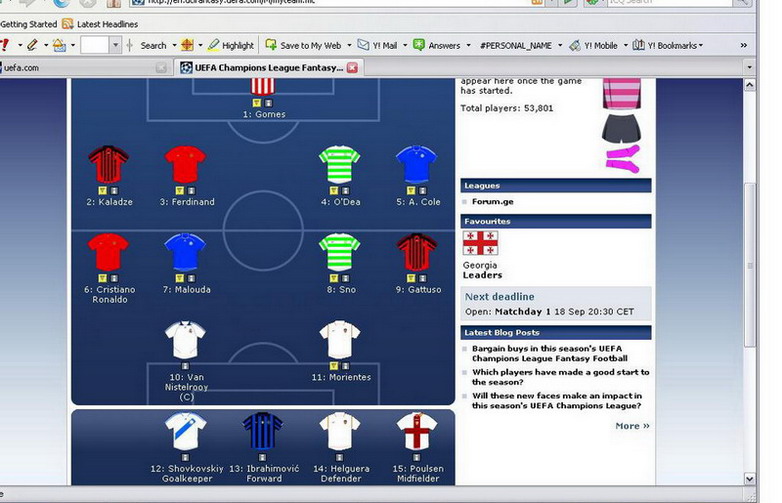The height and width of the screenshot is (503, 782).
Task: Select substitute defender Helguera's shirt
Action: [x=339, y=432]
